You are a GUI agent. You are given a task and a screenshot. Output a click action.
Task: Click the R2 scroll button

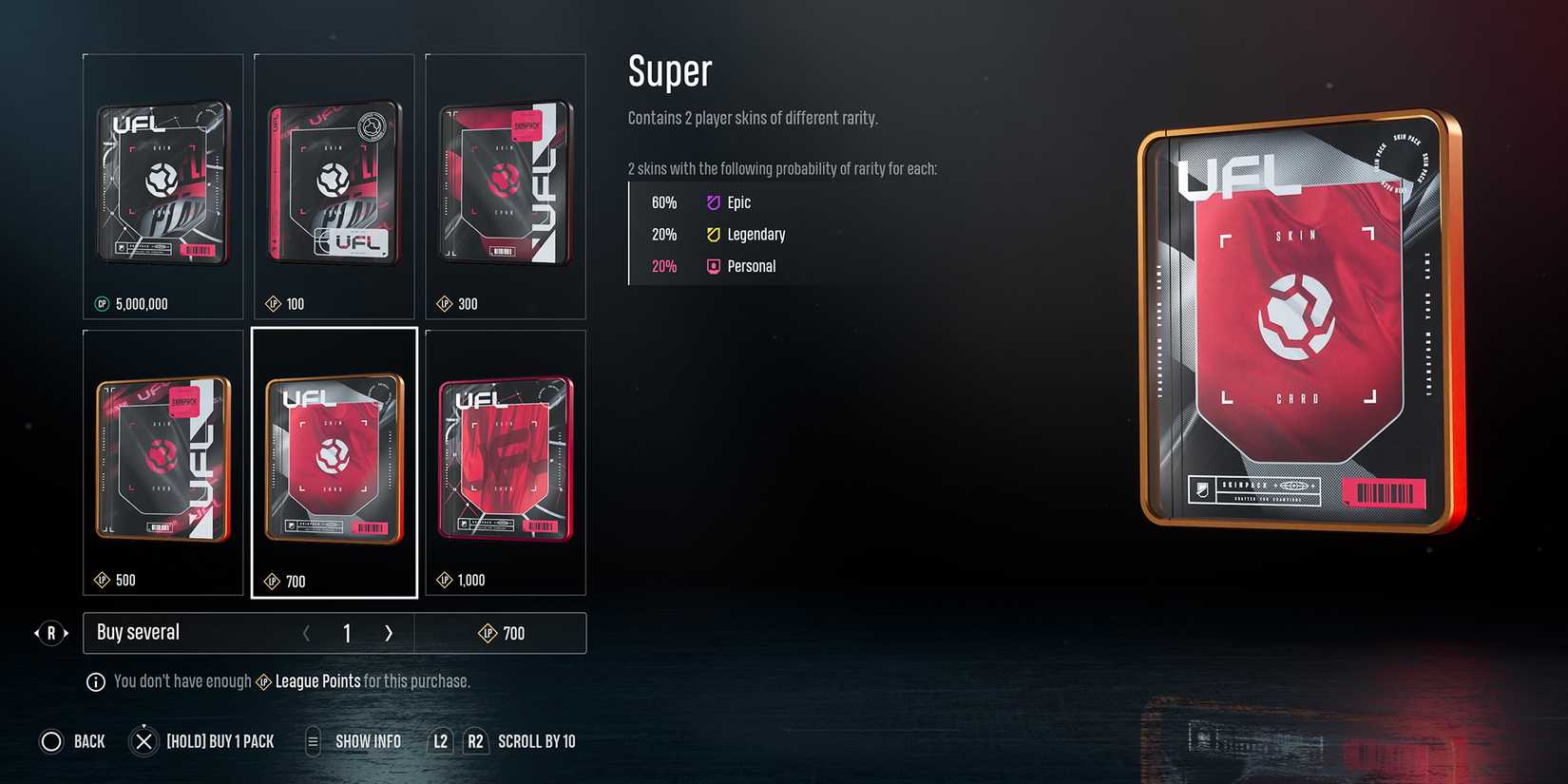pos(474,741)
